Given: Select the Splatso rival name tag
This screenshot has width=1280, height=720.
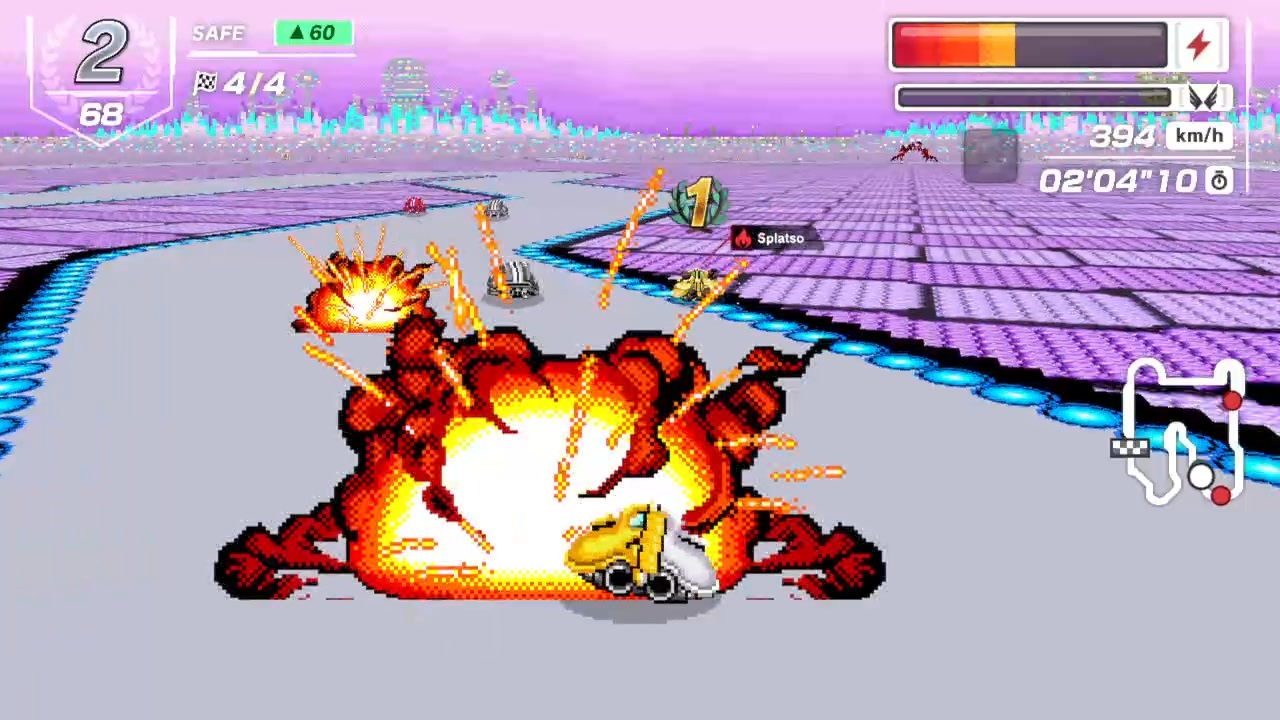Looking at the screenshot, I should 780,238.
